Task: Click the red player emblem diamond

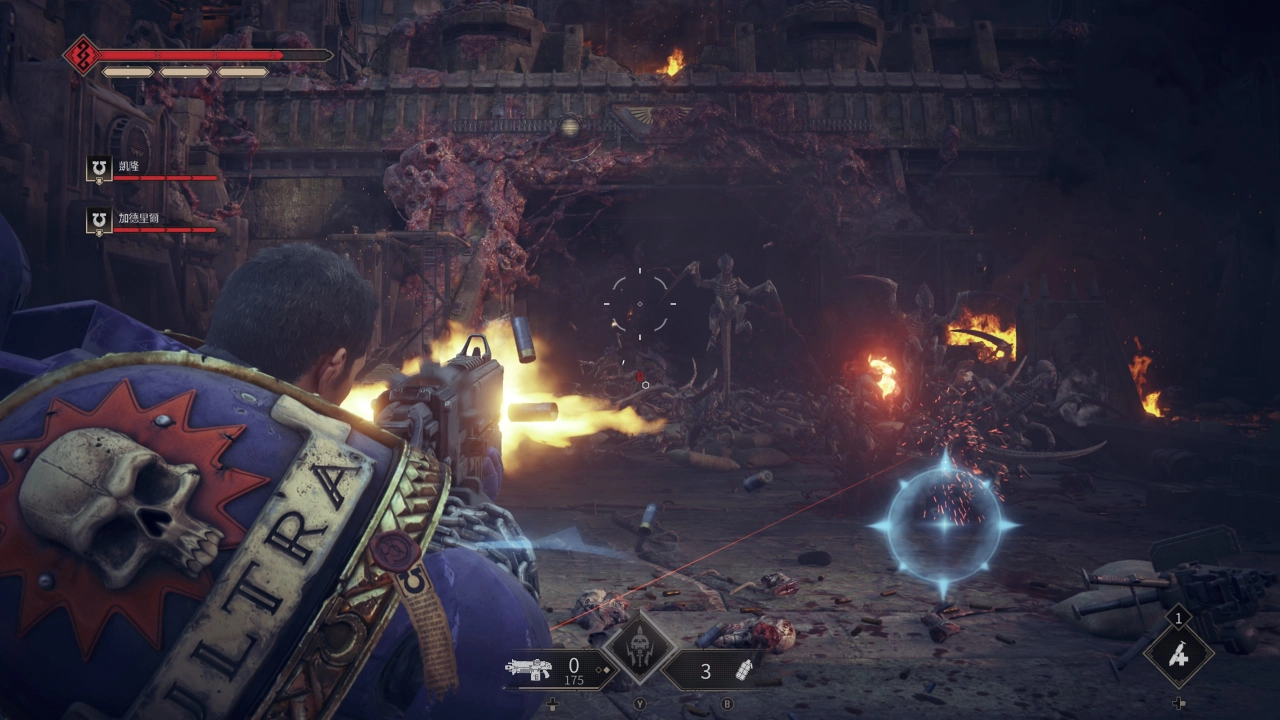Action: click(x=81, y=56)
